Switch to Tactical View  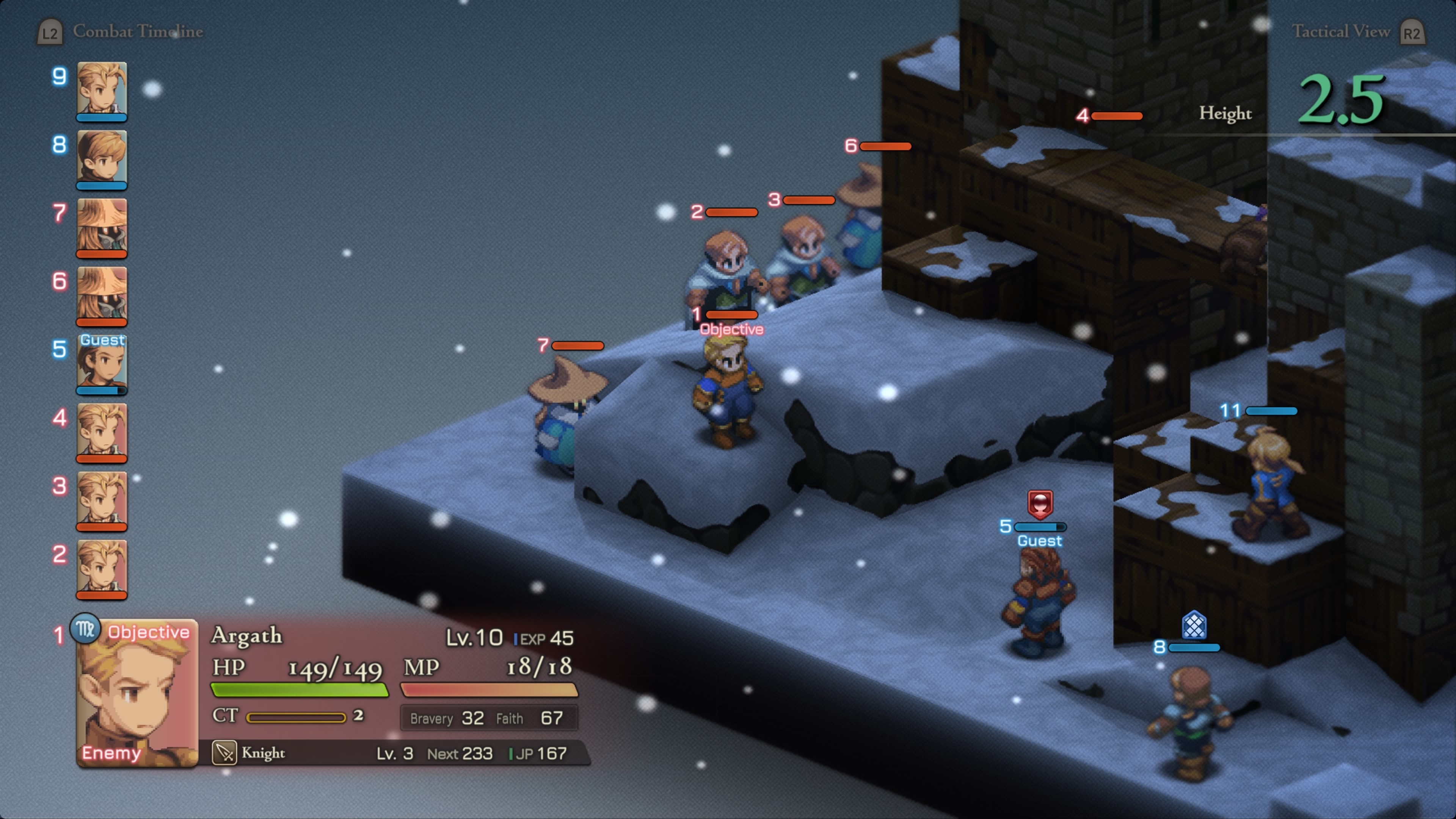click(x=1341, y=31)
